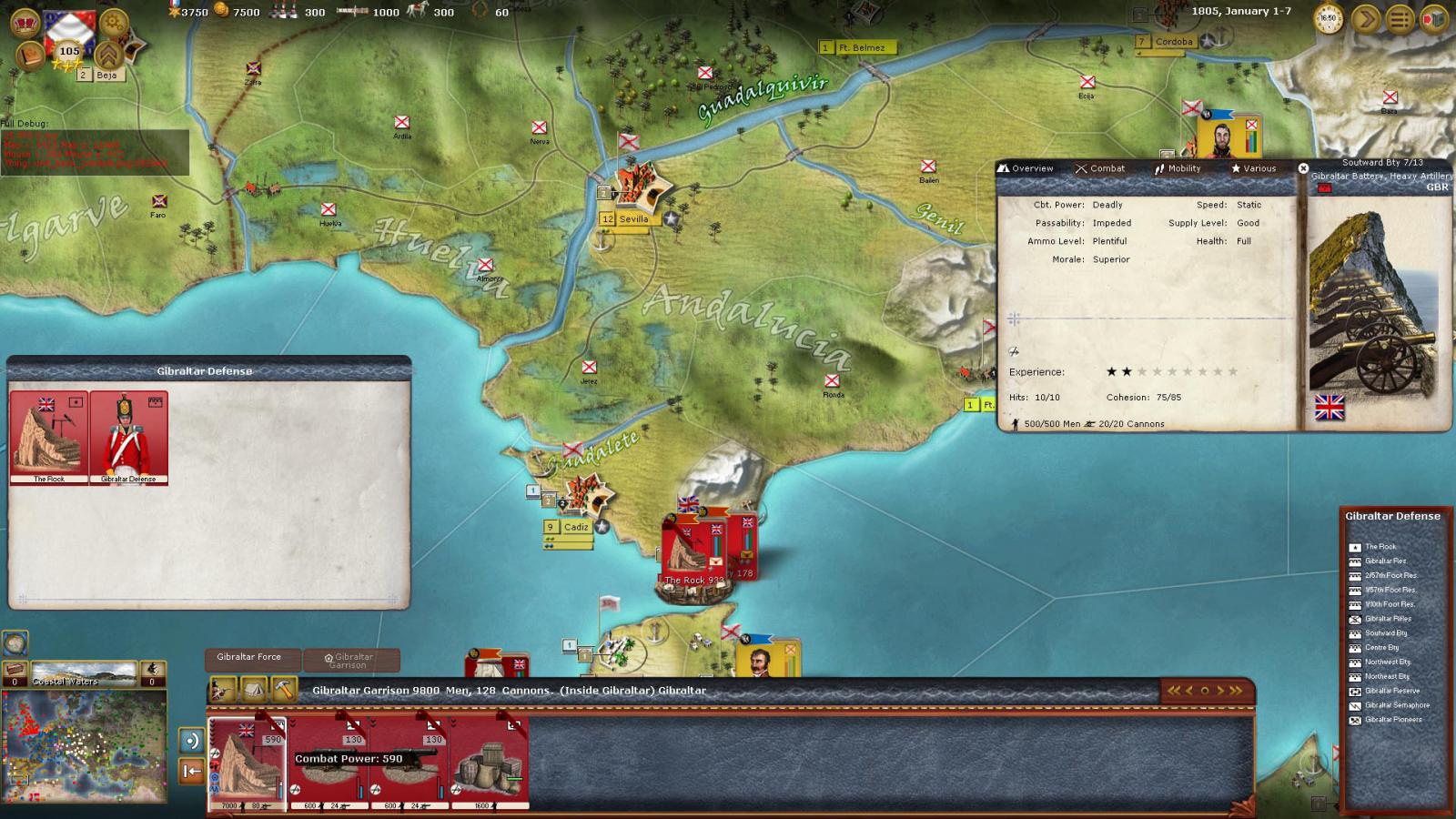The height and width of the screenshot is (819, 1456).
Task: Select Gibraltar Semaphore in the unit list
Action: coord(1396,705)
